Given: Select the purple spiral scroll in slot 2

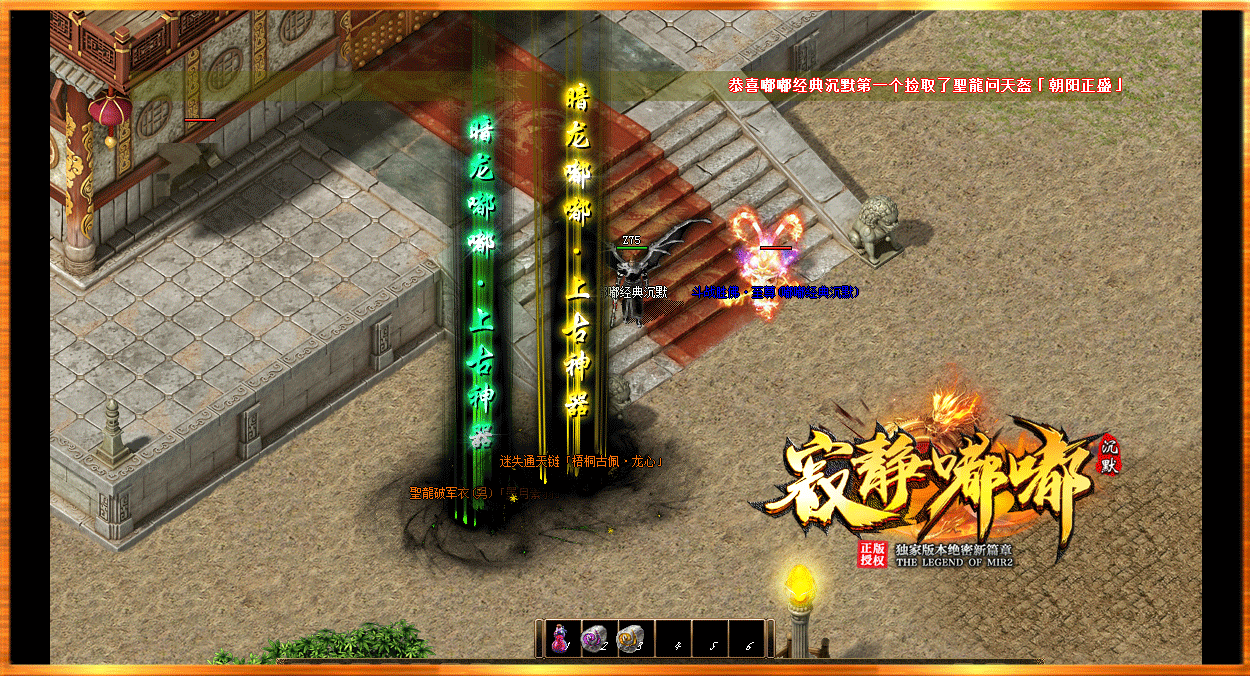Looking at the screenshot, I should tap(595, 638).
